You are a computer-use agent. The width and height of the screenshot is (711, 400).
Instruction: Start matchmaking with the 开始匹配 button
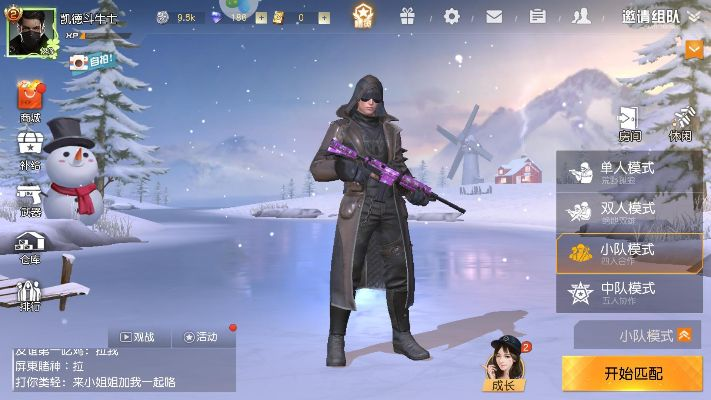pos(631,373)
